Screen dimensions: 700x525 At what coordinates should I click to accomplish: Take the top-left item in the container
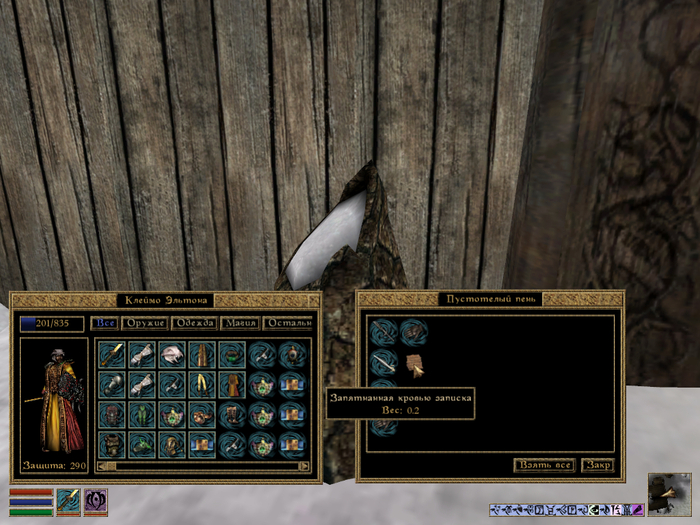(383, 332)
